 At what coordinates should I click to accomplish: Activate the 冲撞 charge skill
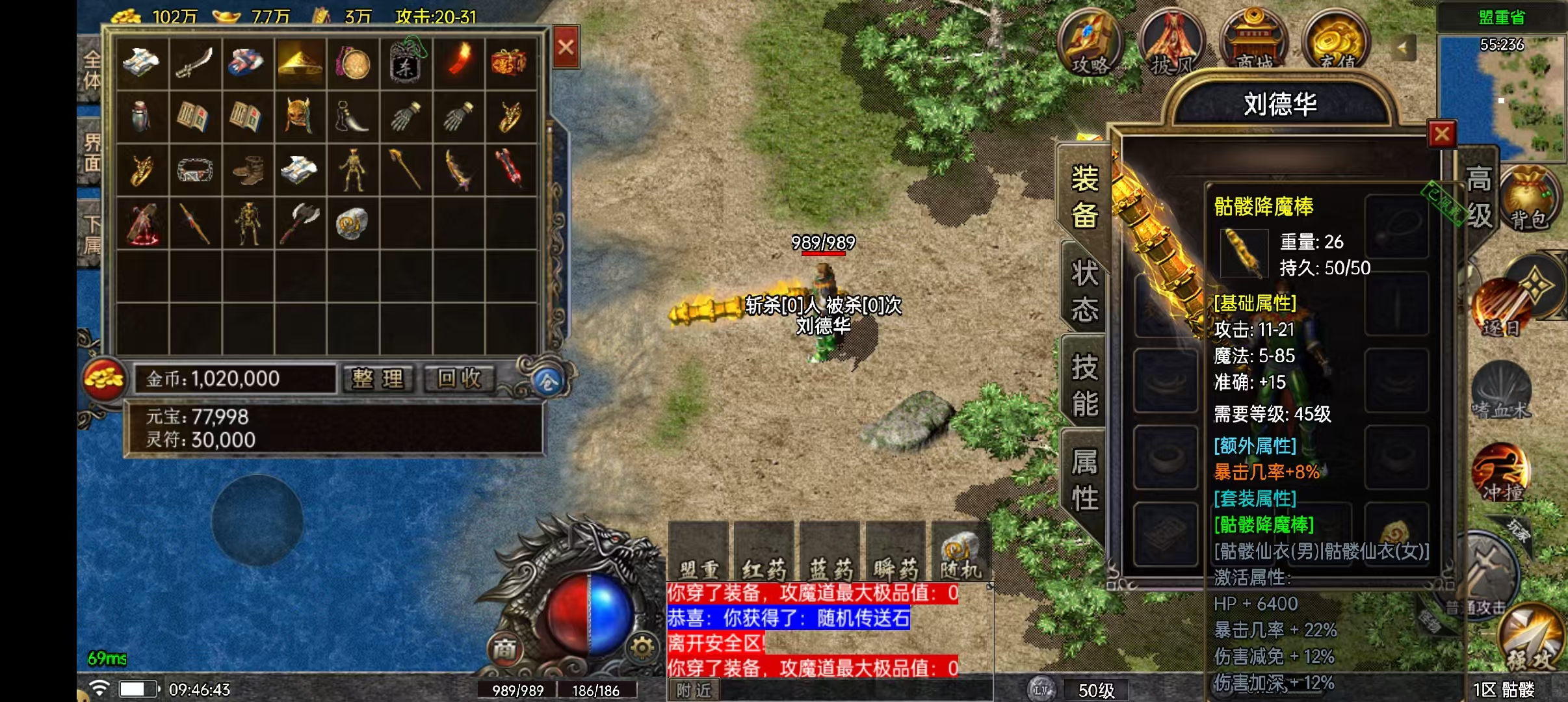click(x=1501, y=473)
